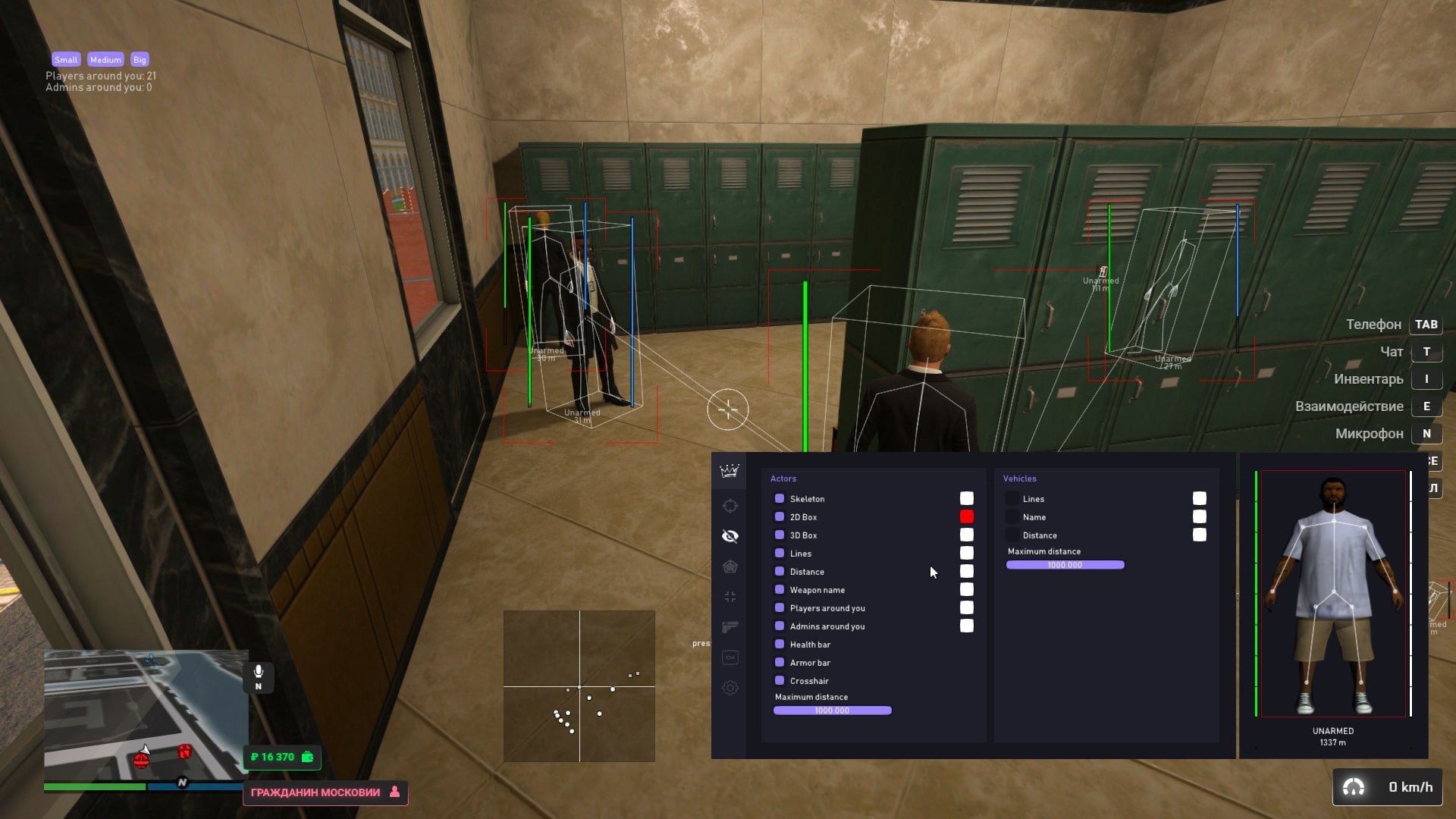
Task: Toggle the Weapon name checkbox
Action: pyautogui.click(x=780, y=589)
